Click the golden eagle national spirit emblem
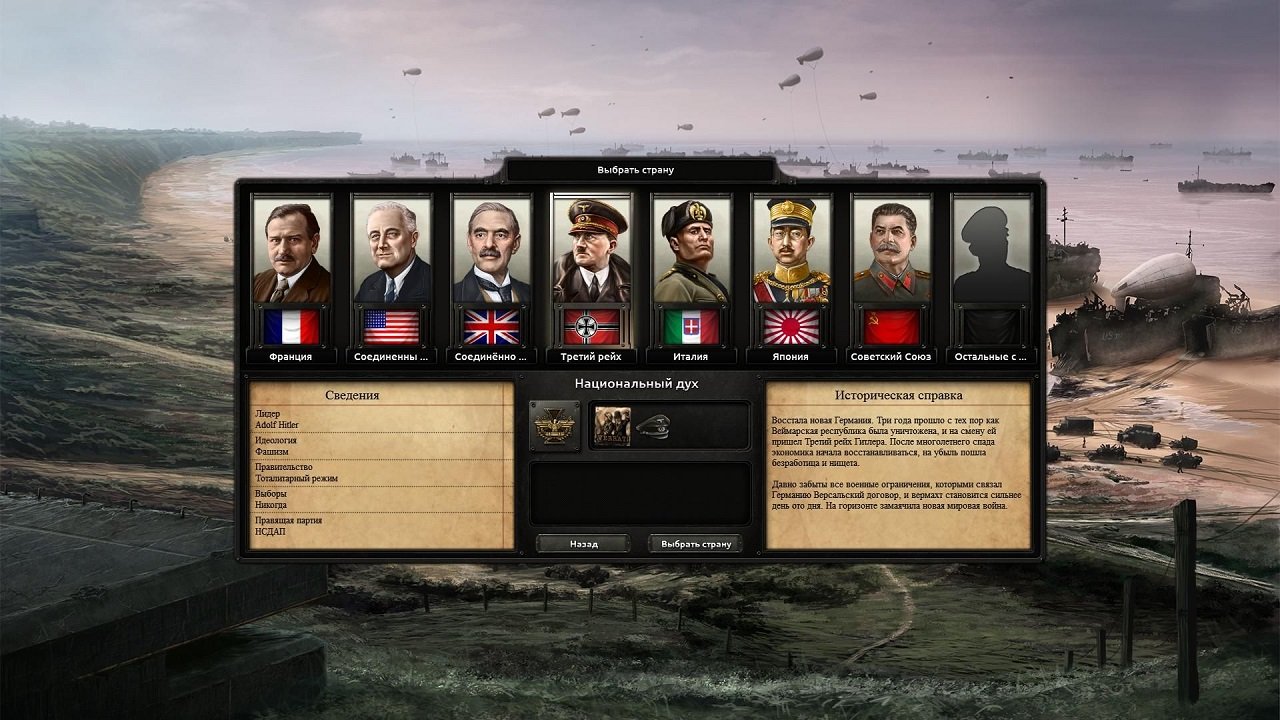The width and height of the screenshot is (1280, 720). coord(555,425)
